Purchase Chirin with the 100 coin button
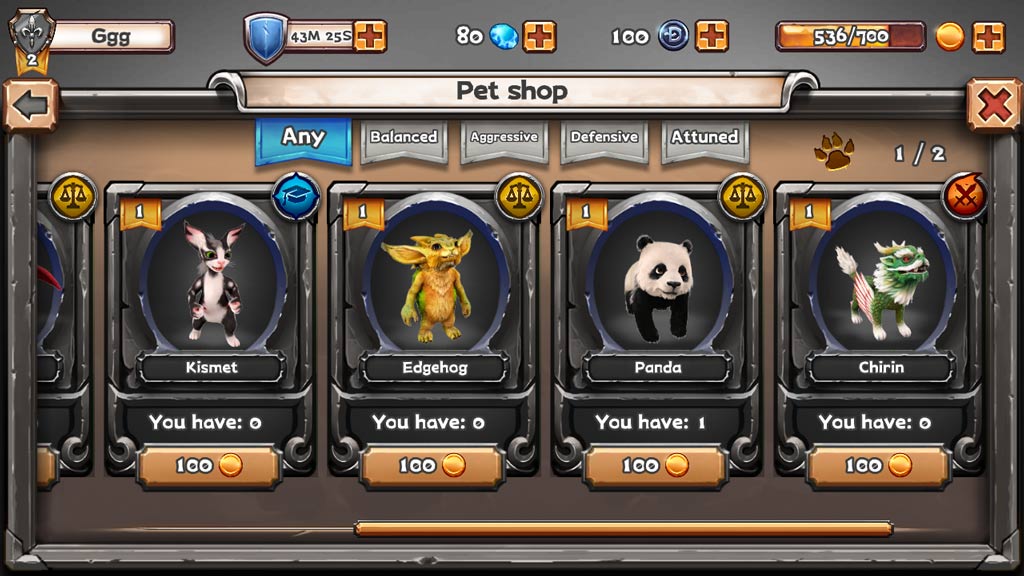 pyautogui.click(x=879, y=466)
